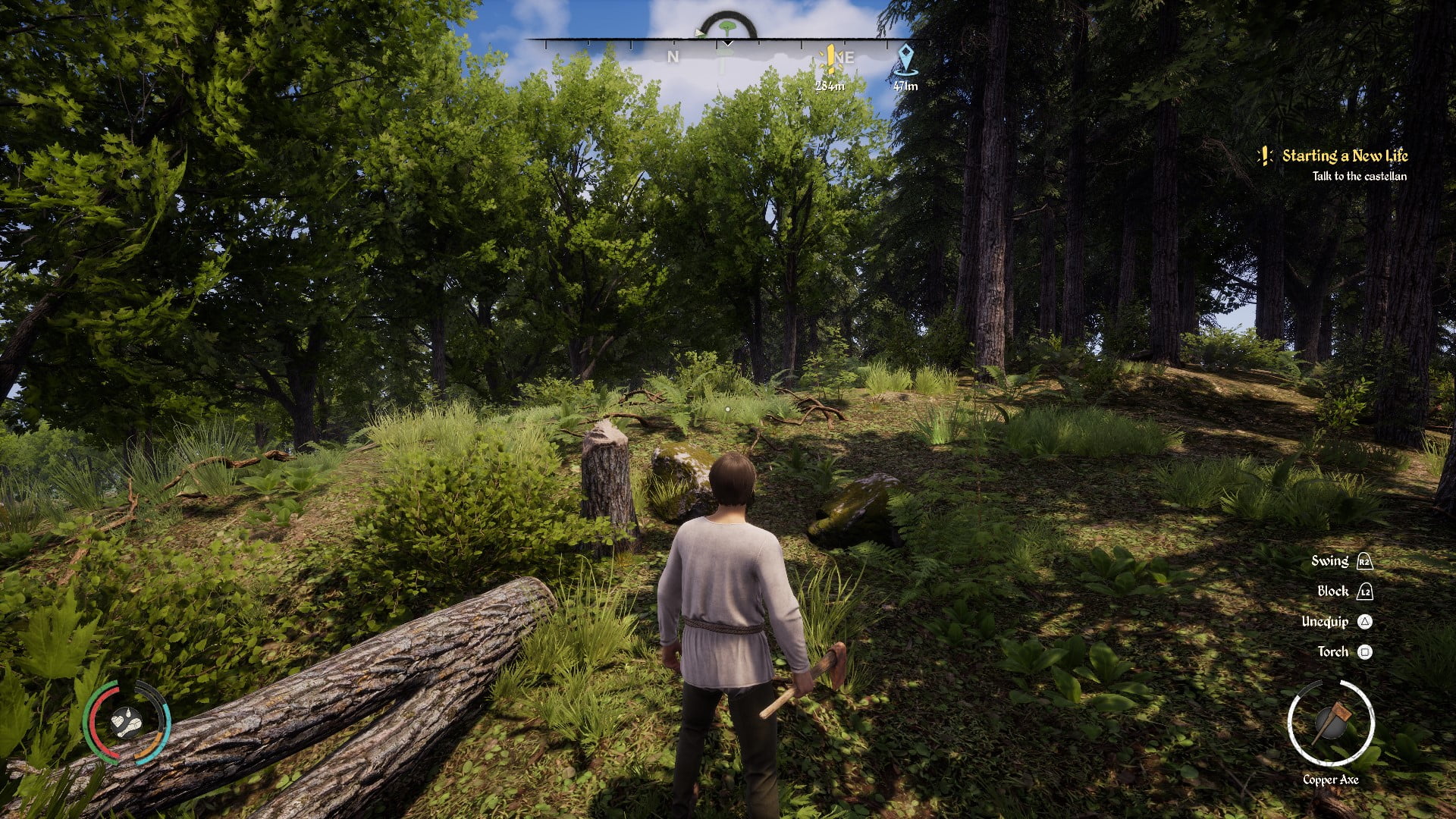Click the water droplet thirst icon
The height and width of the screenshot is (819, 1456).
[x=128, y=712]
